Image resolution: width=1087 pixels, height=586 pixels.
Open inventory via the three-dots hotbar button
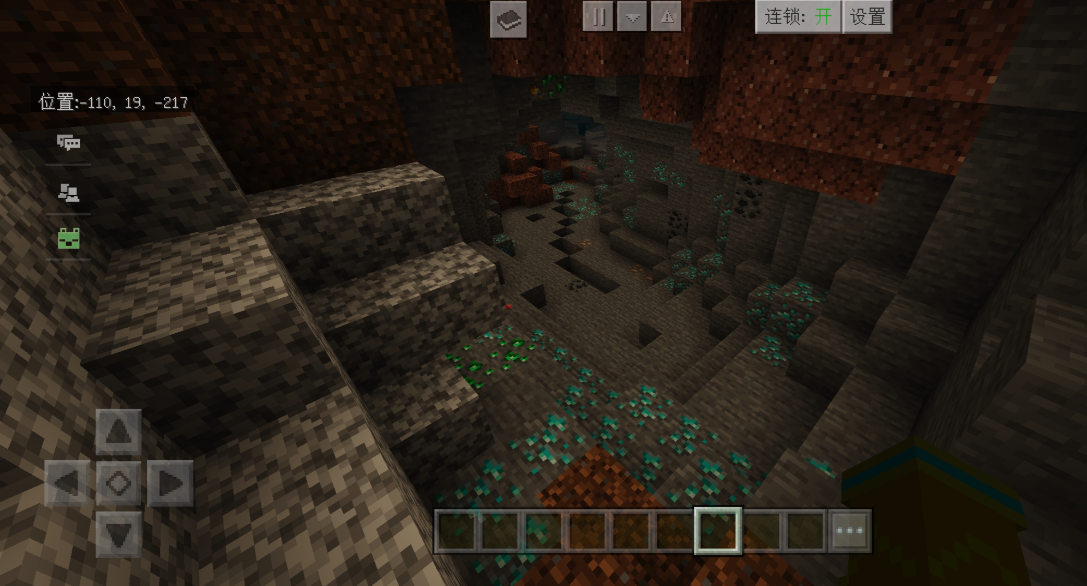pyautogui.click(x=850, y=531)
